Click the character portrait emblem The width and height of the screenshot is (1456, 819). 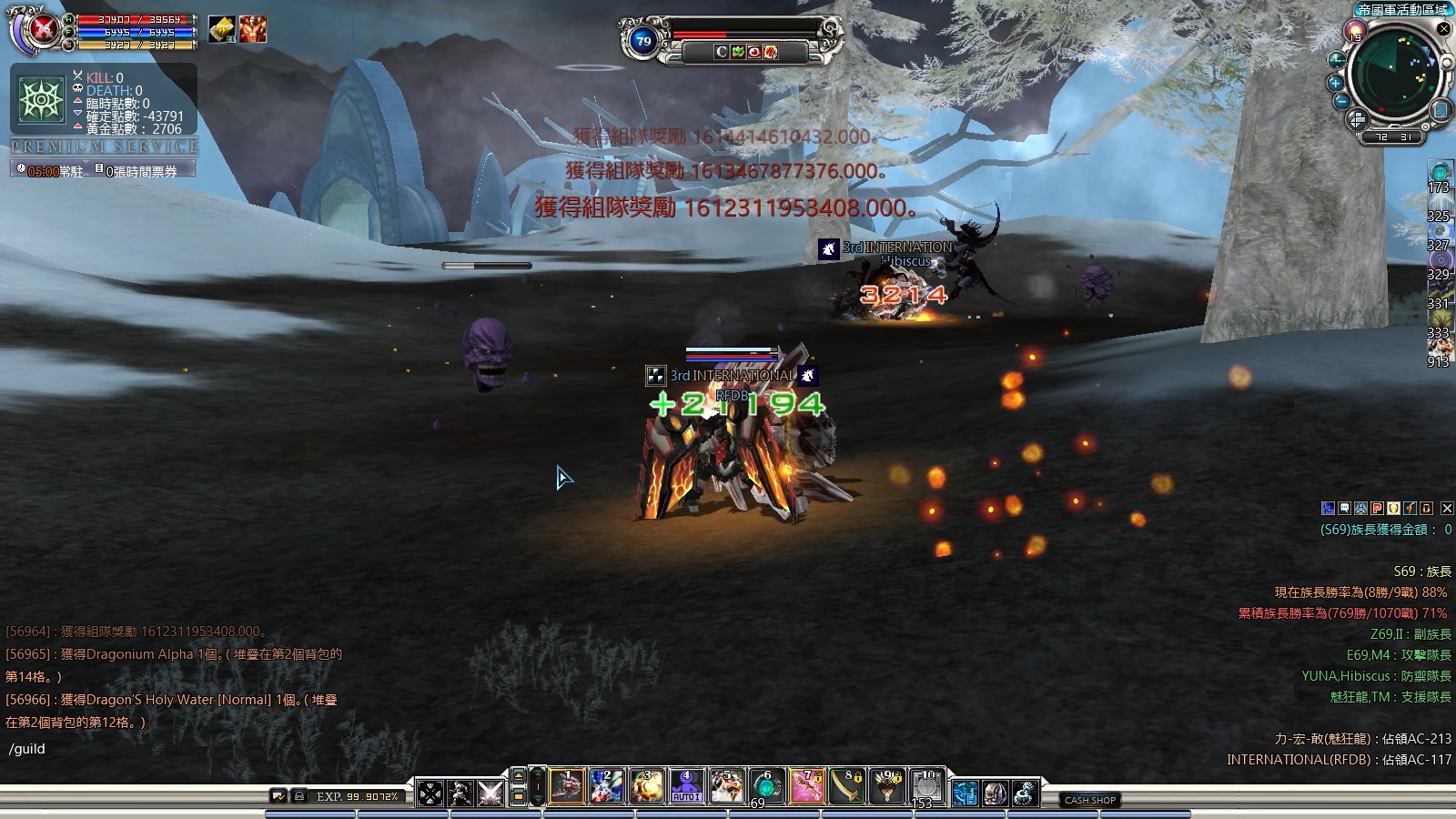tap(42, 30)
